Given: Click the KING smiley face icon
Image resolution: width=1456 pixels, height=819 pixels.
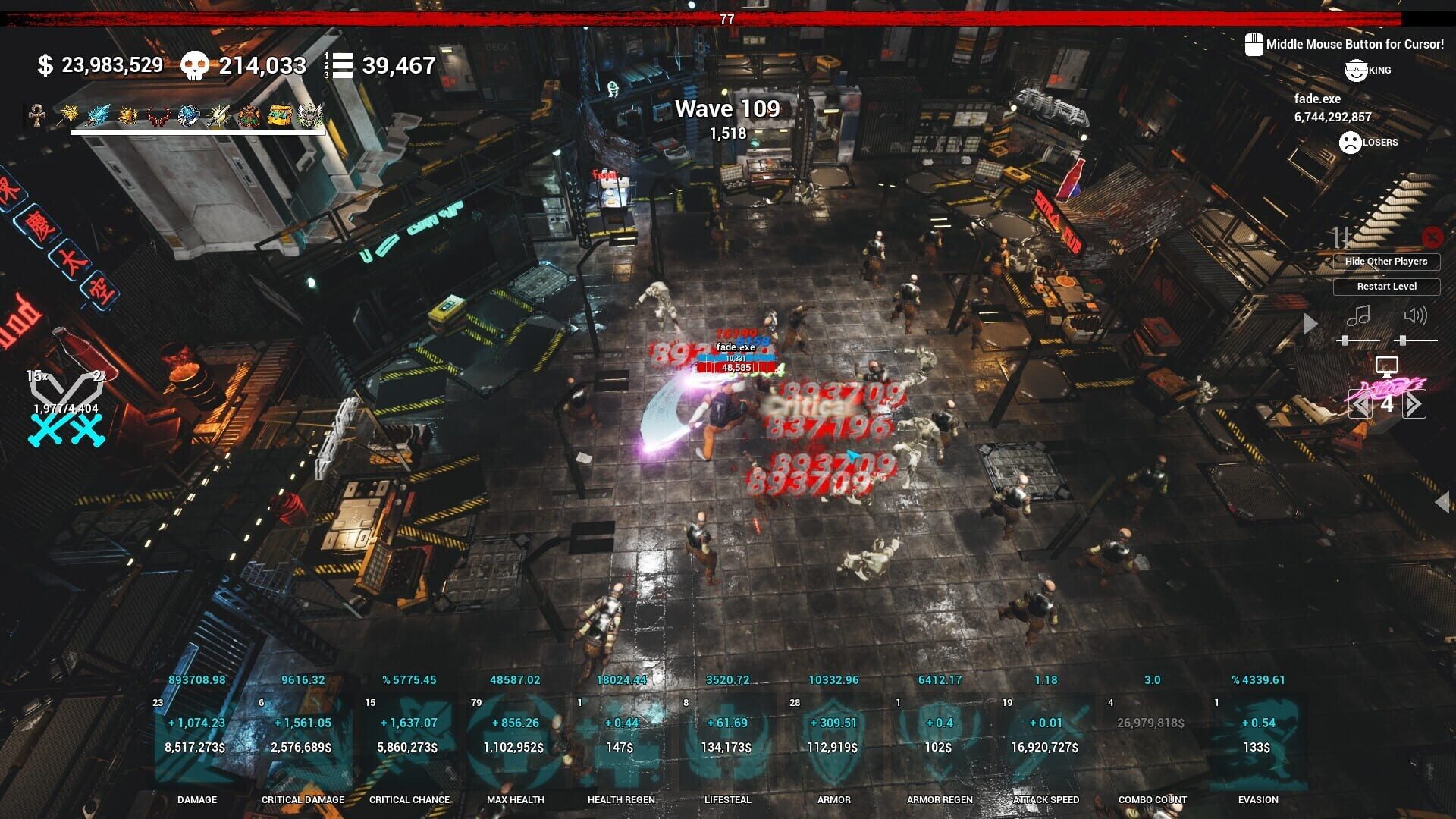Looking at the screenshot, I should pos(1356,70).
